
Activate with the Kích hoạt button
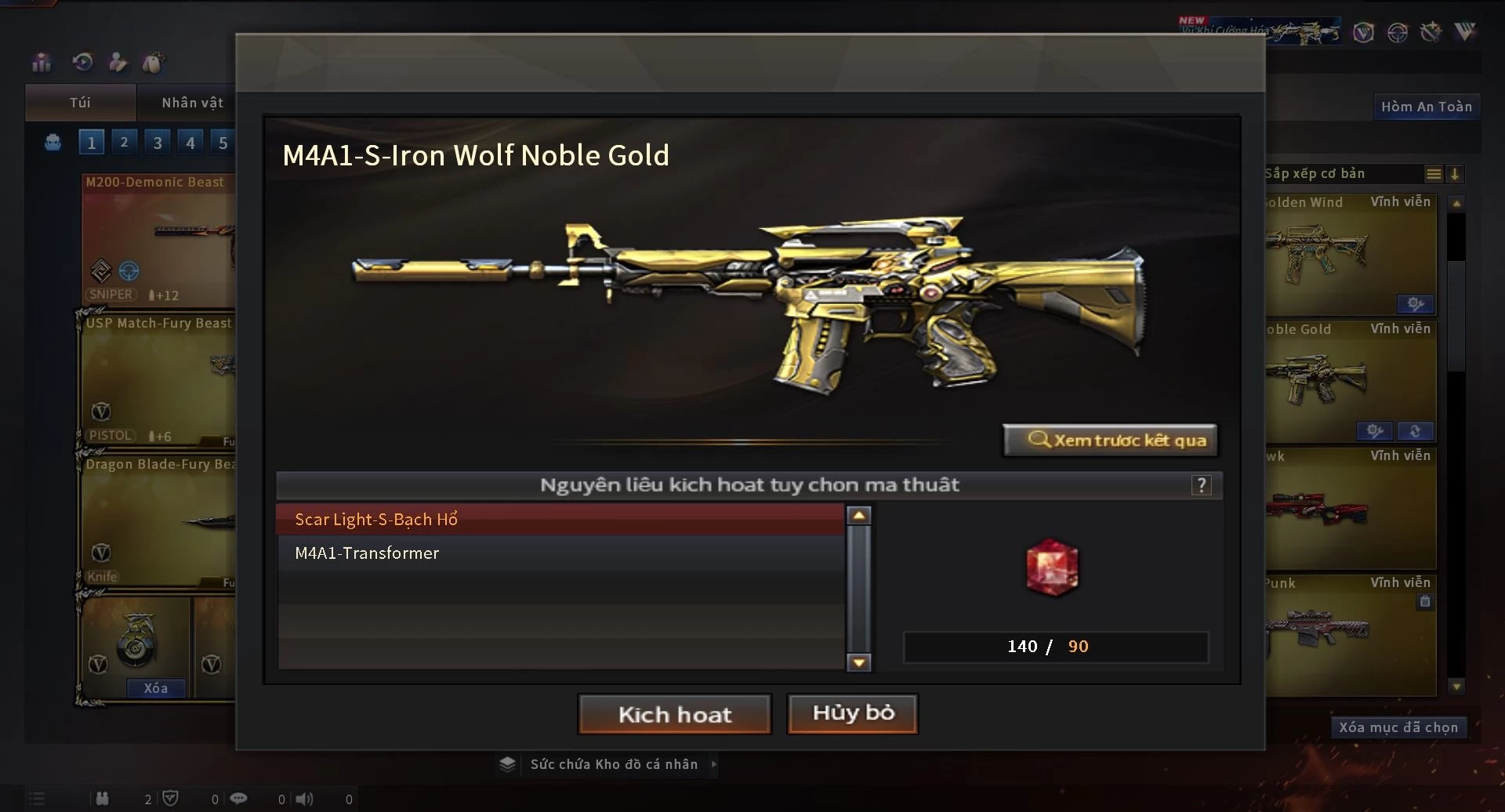674,714
